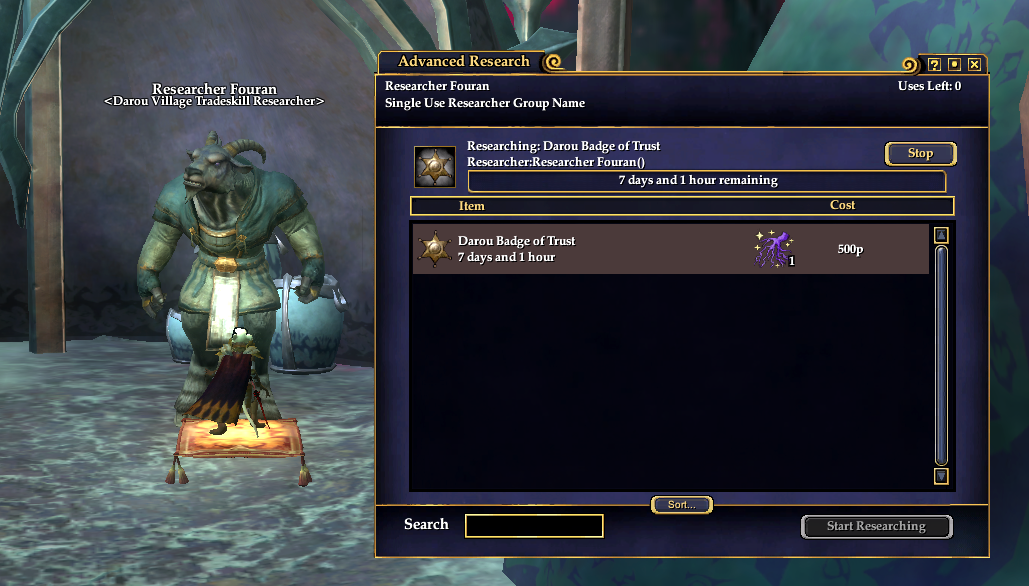Click the purple cost item icon
Screen dimensions: 1029x586
click(773, 249)
